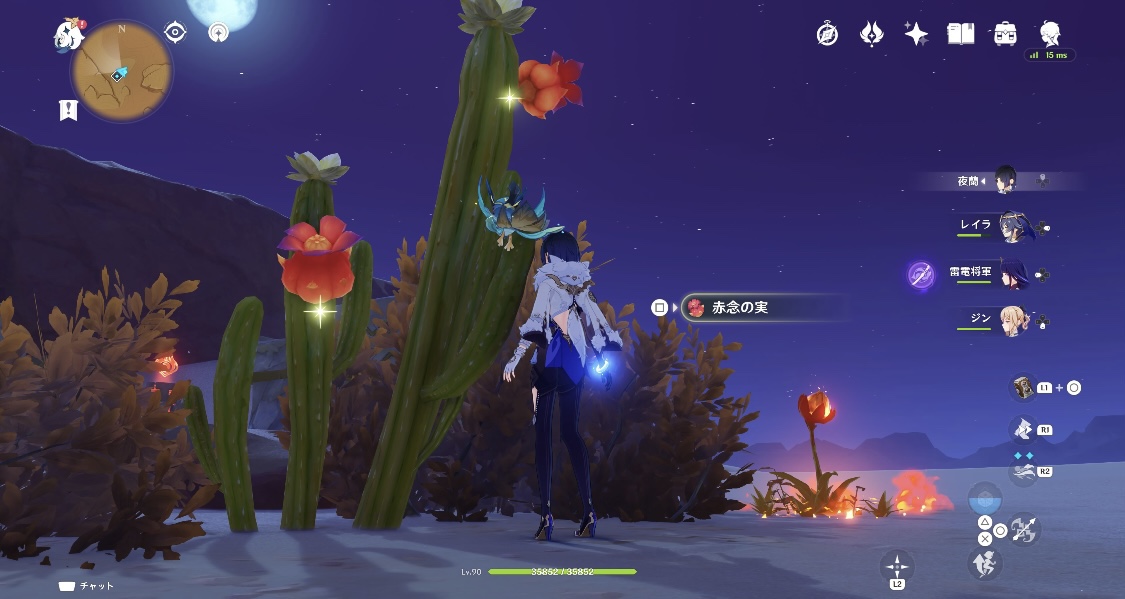Switch to party member レイラ
The width and height of the screenshot is (1125, 599).
1012,226
